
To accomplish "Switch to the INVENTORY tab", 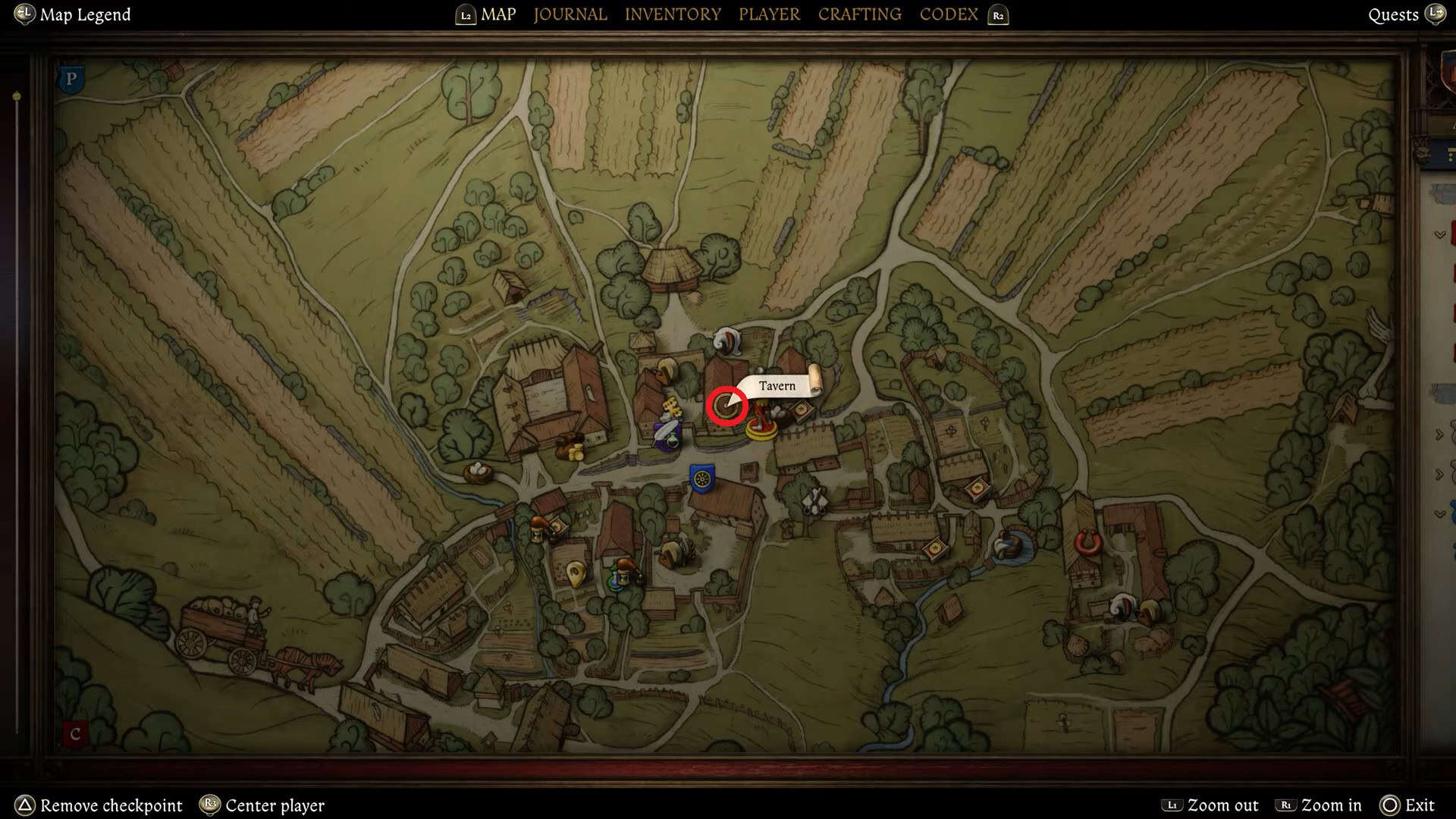I will [673, 14].
